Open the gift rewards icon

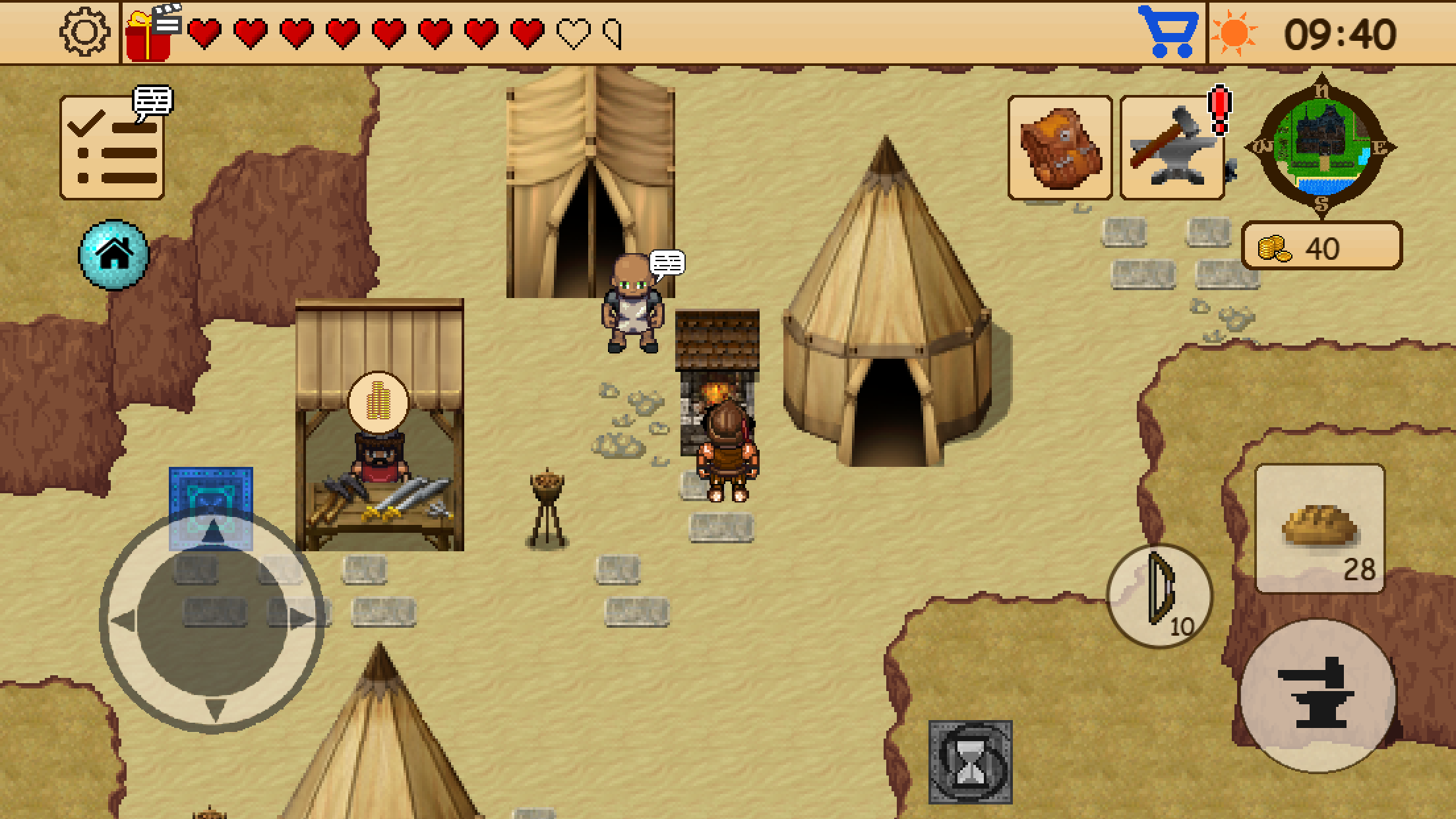tap(148, 31)
